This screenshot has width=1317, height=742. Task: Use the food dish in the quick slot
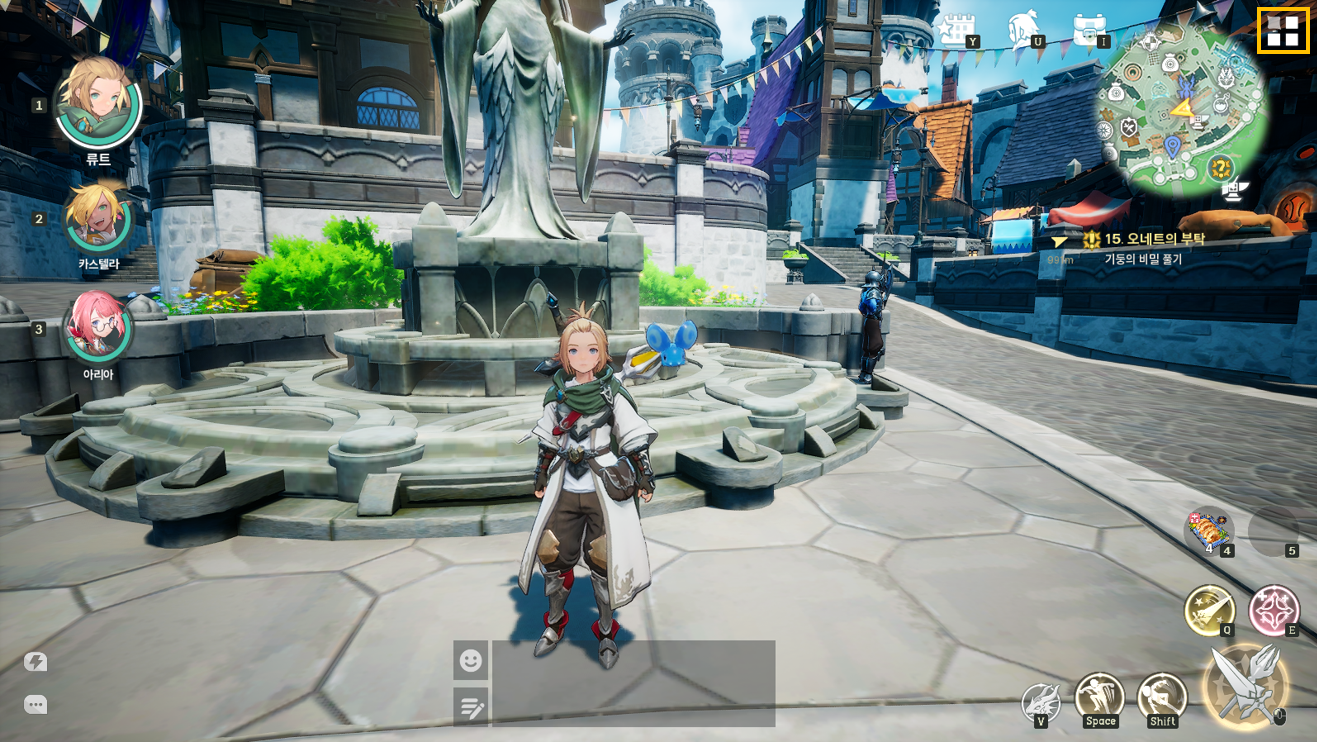(x=1207, y=531)
